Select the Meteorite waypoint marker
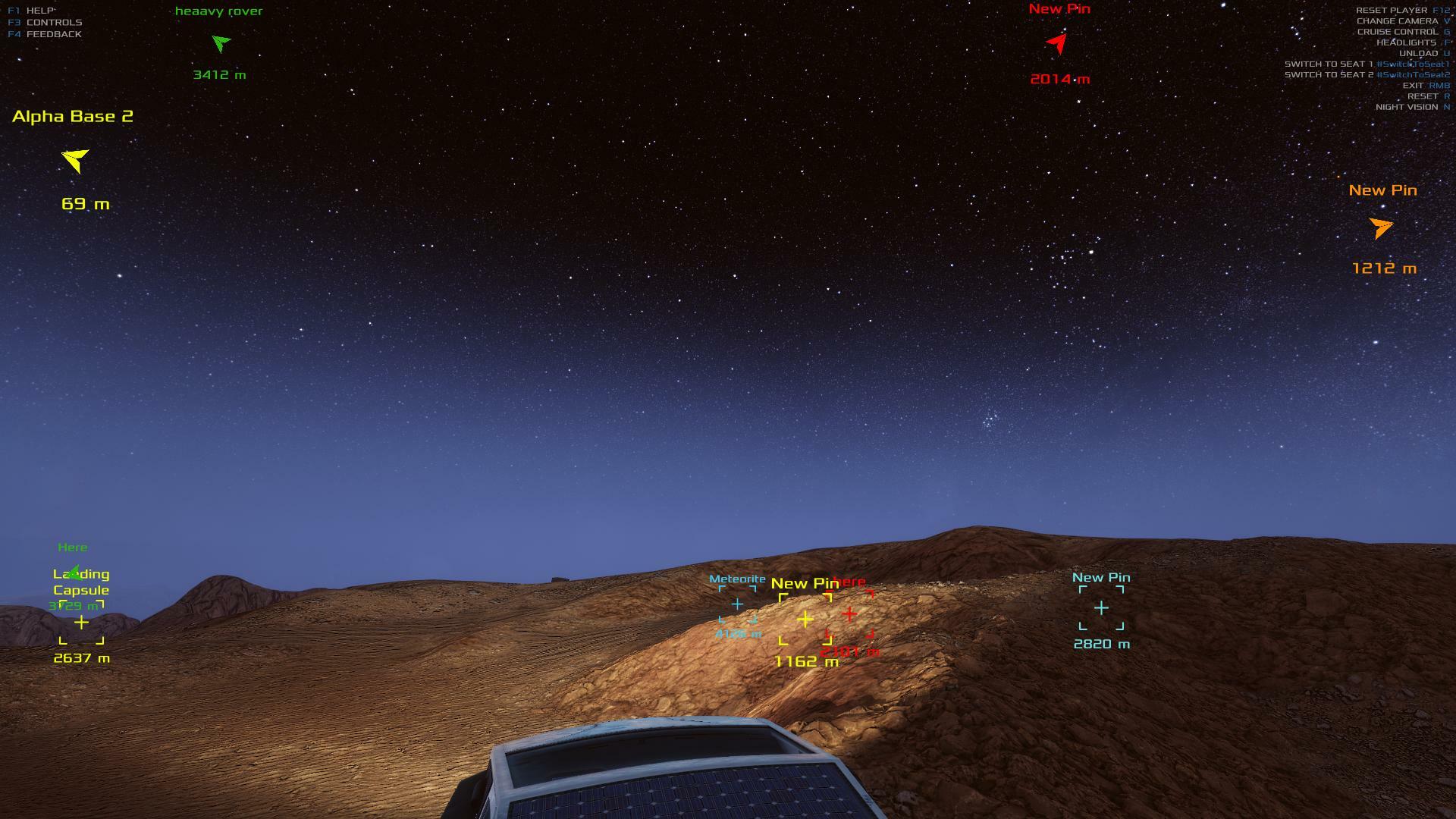The height and width of the screenshot is (819, 1456). [x=737, y=604]
